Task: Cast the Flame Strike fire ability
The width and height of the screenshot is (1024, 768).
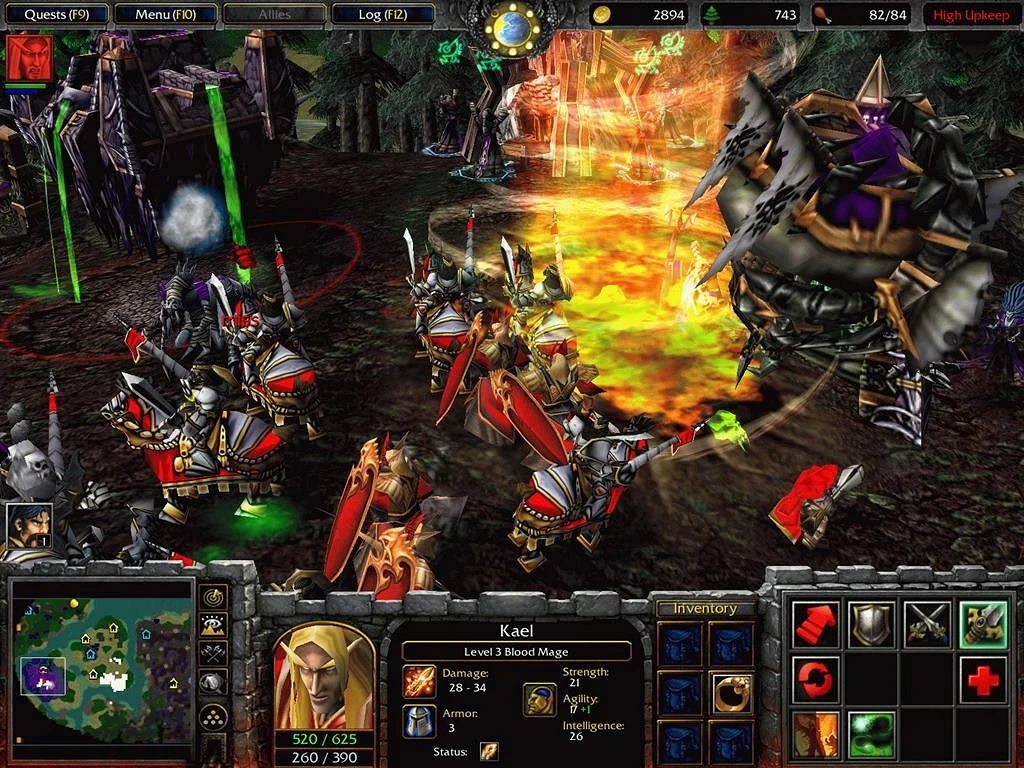Action: tap(816, 735)
